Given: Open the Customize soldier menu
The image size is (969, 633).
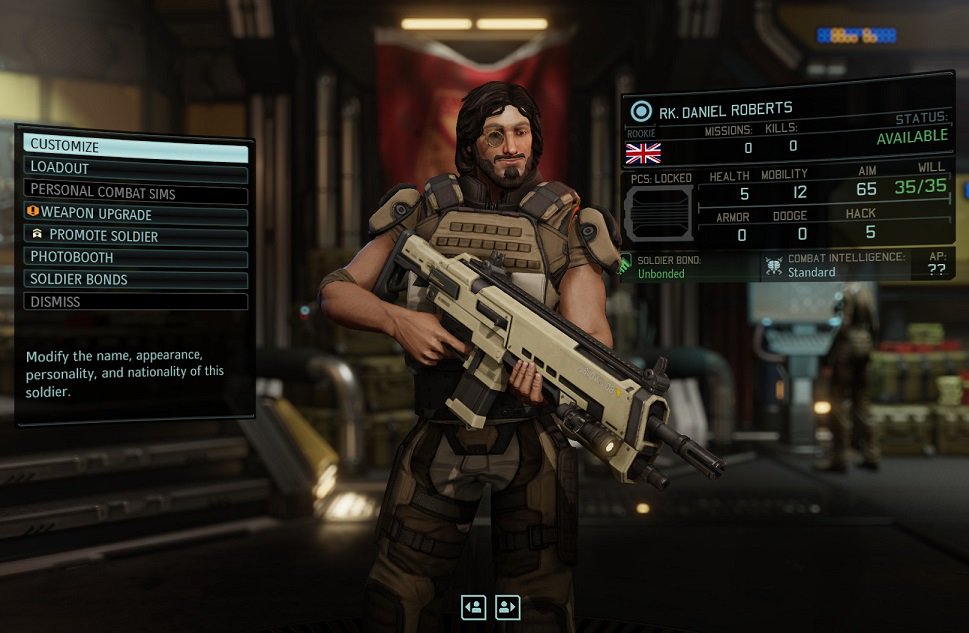Looking at the screenshot, I should (x=135, y=145).
